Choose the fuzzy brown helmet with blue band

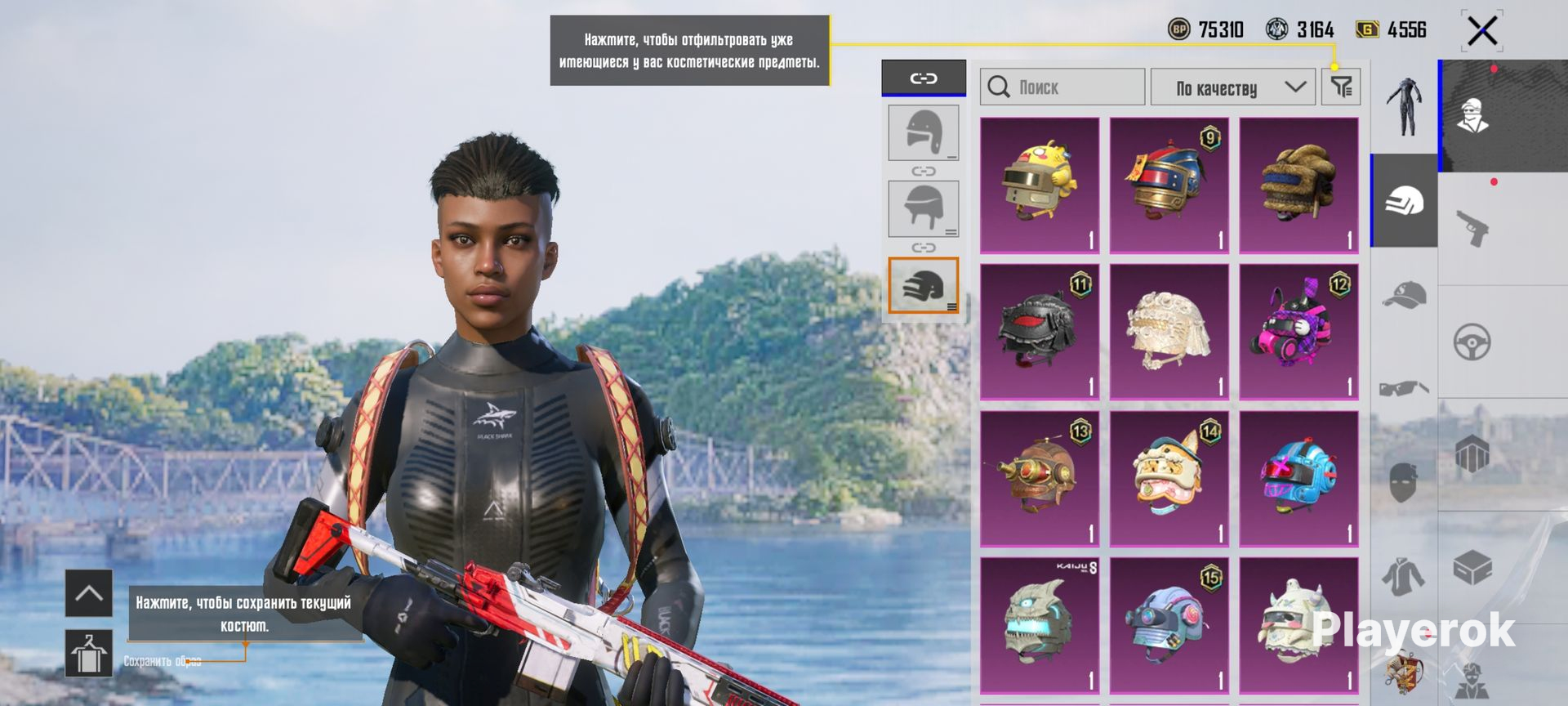[x=1298, y=185]
